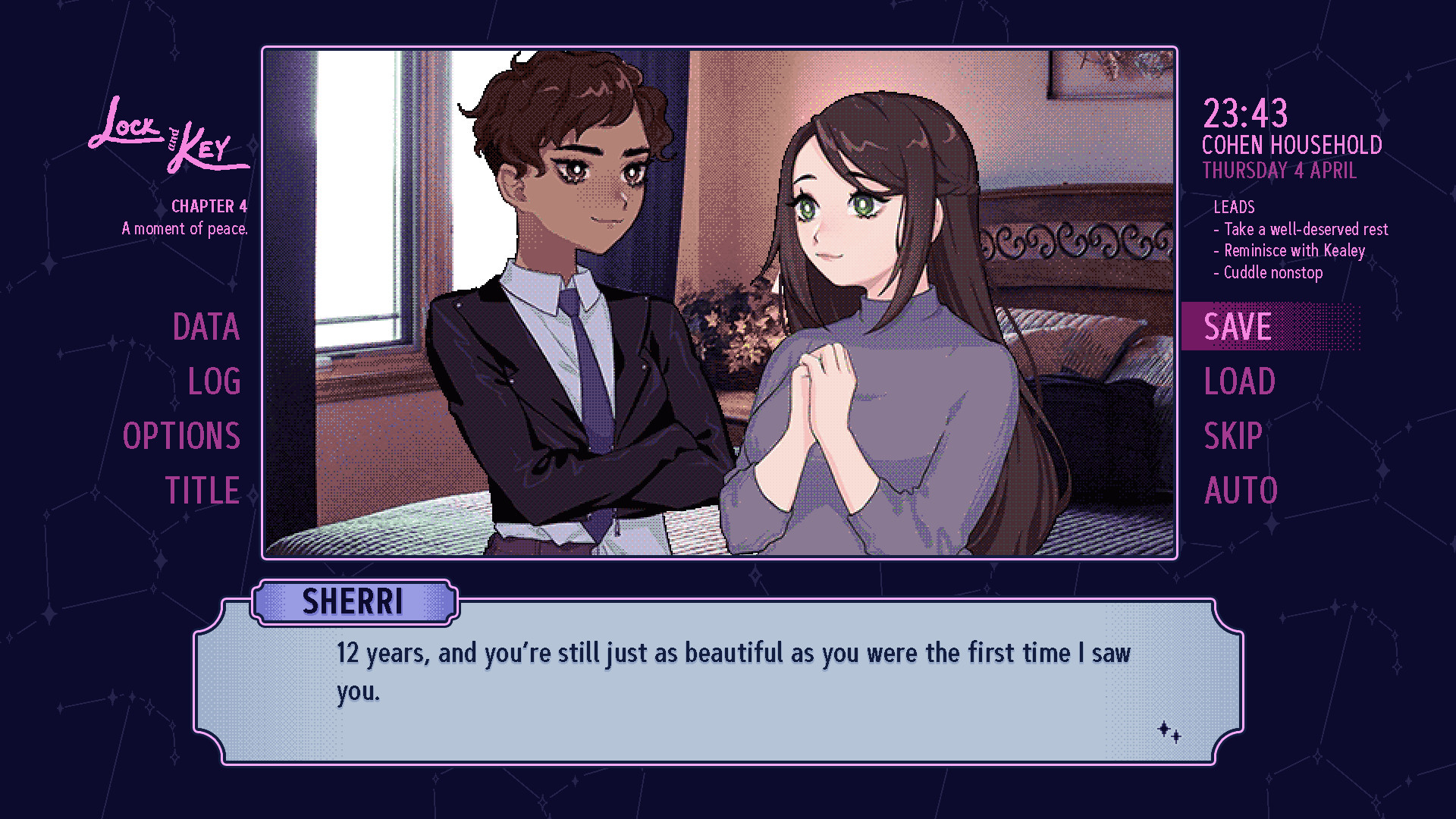Click 'CHAPTER 4 A moment of peace' label

coord(185,216)
